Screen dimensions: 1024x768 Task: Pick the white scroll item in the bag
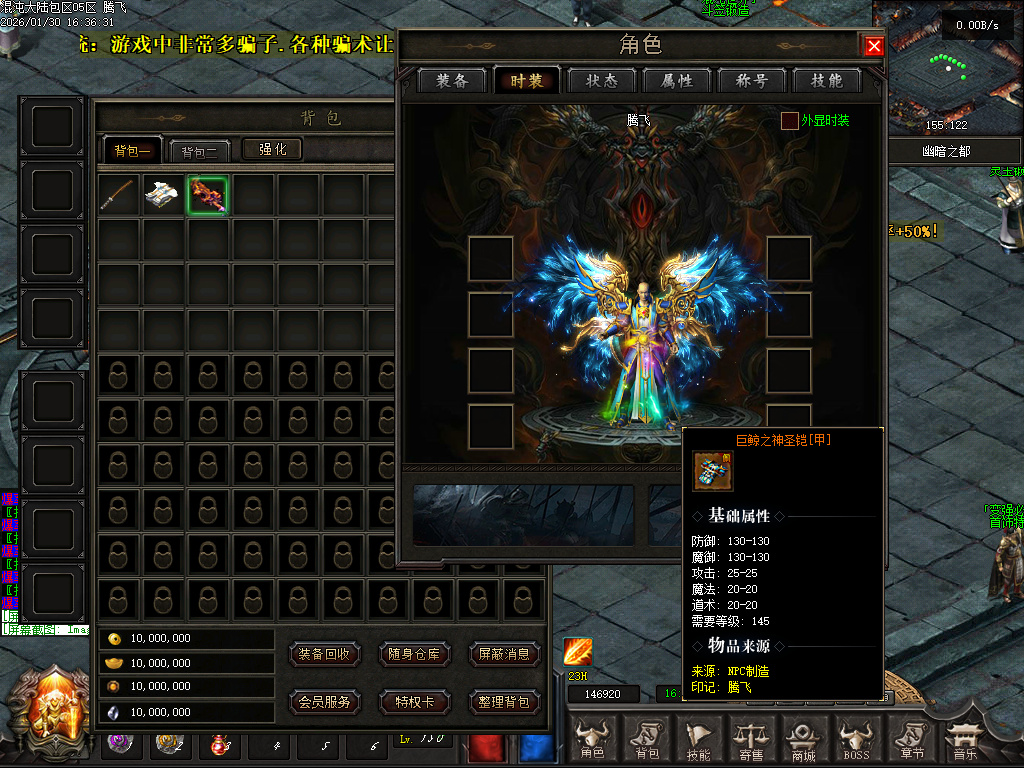point(163,195)
